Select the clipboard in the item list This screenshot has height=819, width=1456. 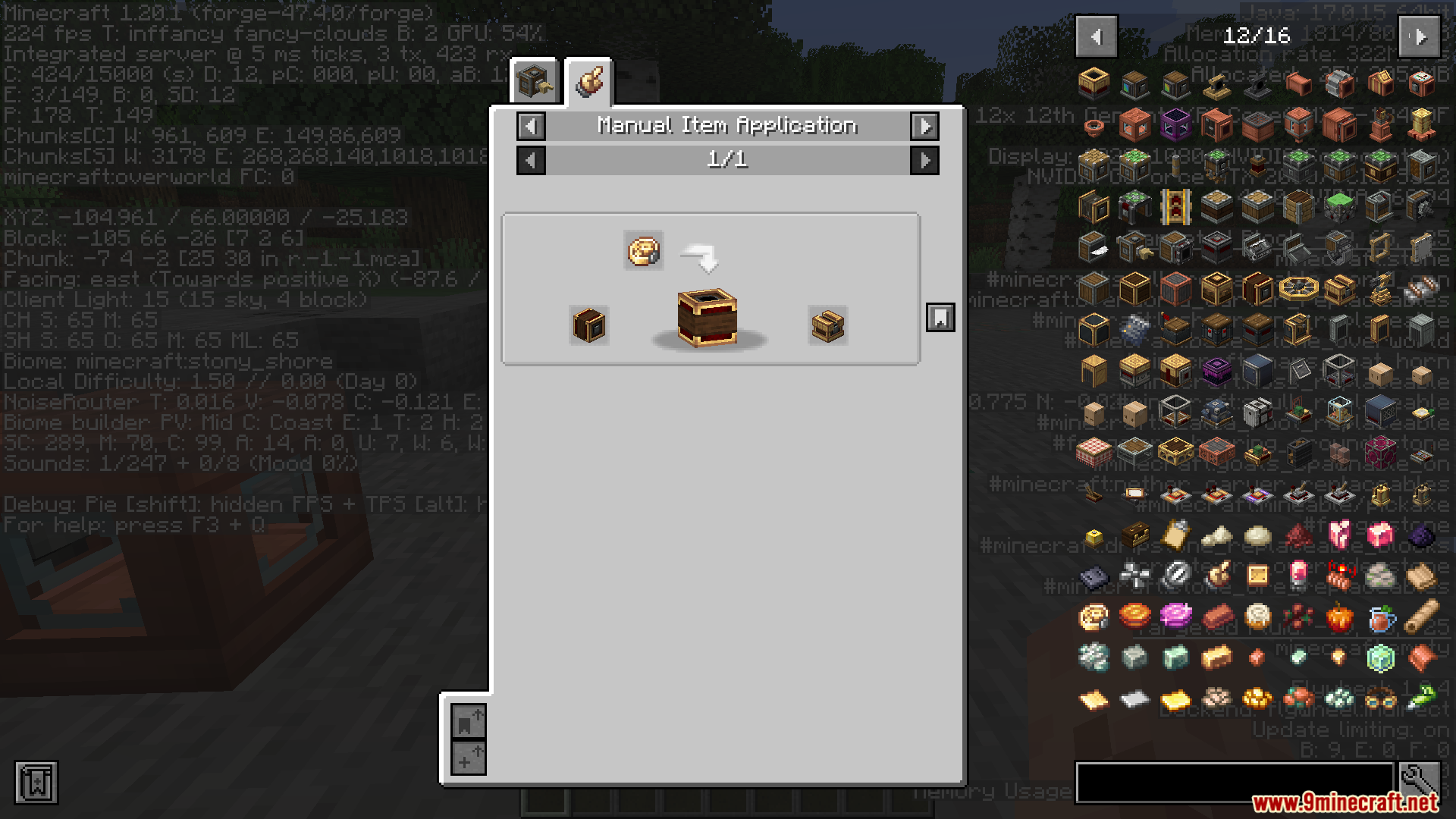(x=1175, y=536)
